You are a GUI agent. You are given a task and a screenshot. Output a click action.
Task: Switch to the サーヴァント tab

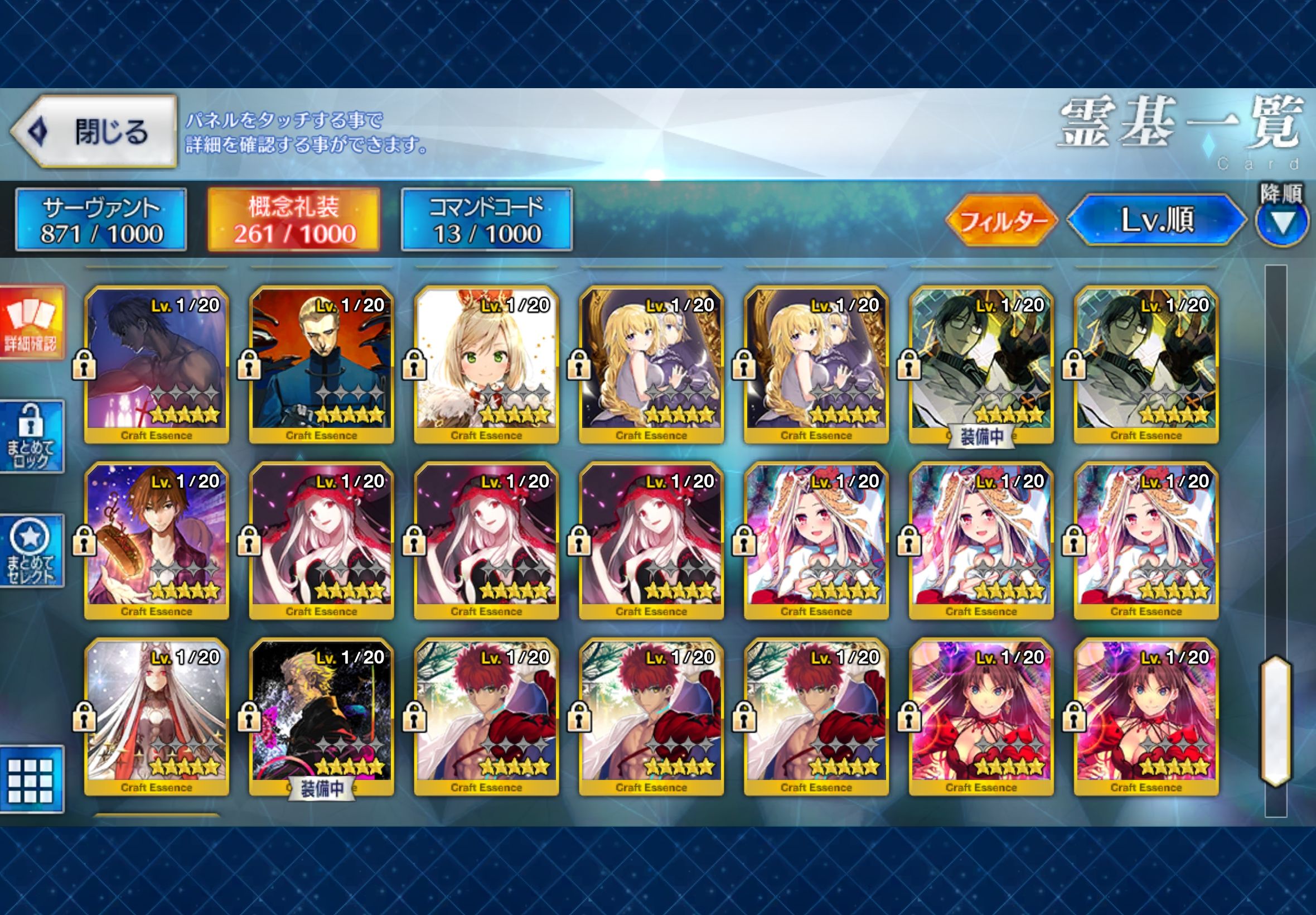pyautogui.click(x=101, y=220)
